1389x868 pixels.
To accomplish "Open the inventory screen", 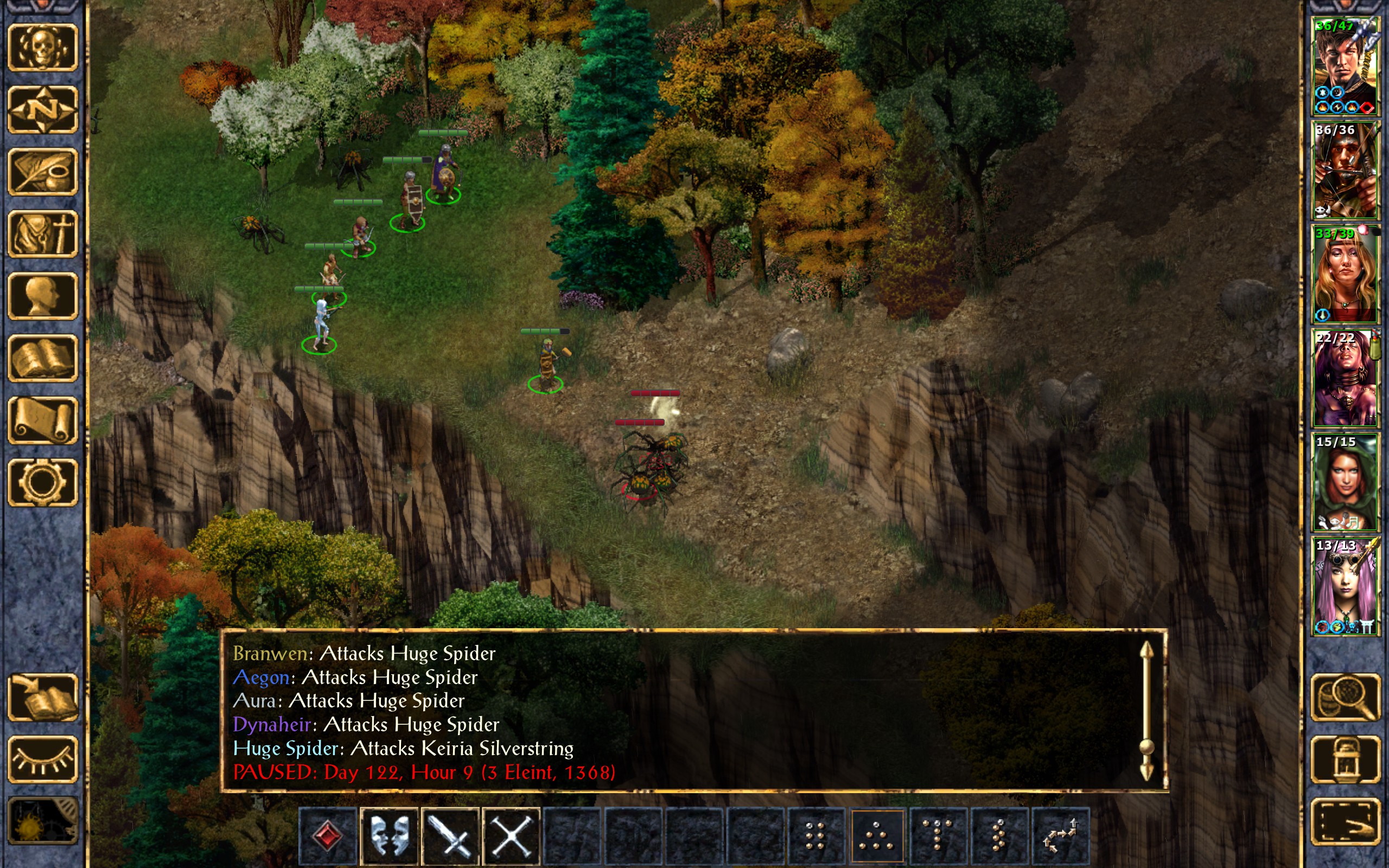I will point(42,234).
